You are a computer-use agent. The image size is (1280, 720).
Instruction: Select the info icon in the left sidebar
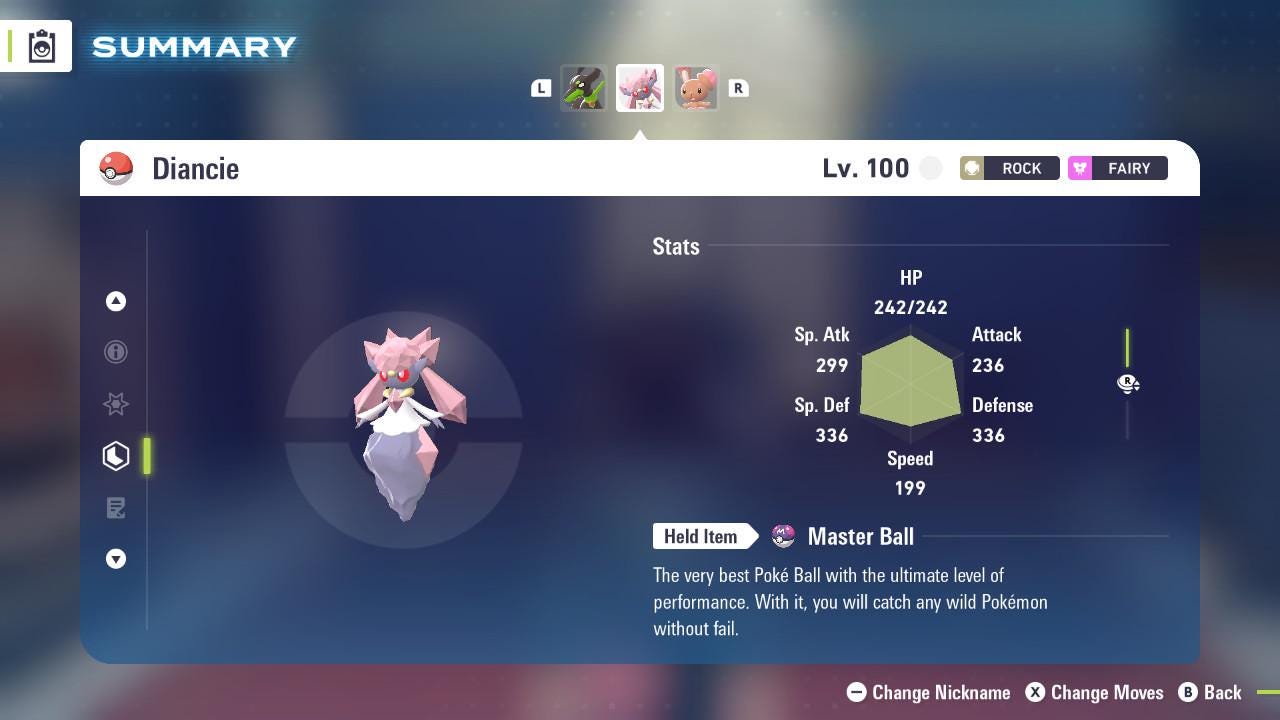[x=116, y=352]
